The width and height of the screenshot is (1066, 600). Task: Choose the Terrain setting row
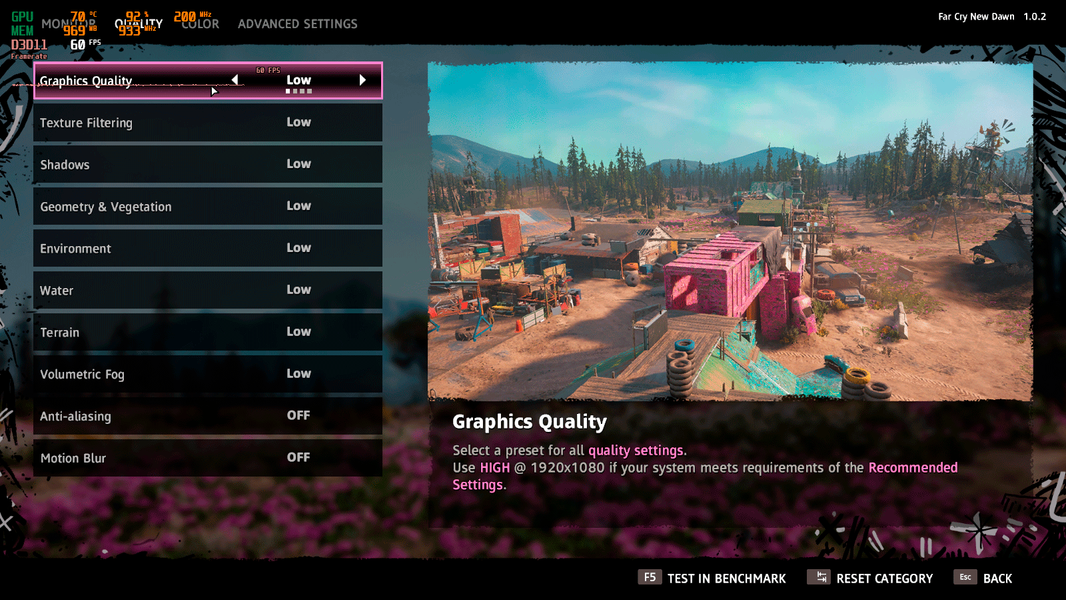point(207,333)
